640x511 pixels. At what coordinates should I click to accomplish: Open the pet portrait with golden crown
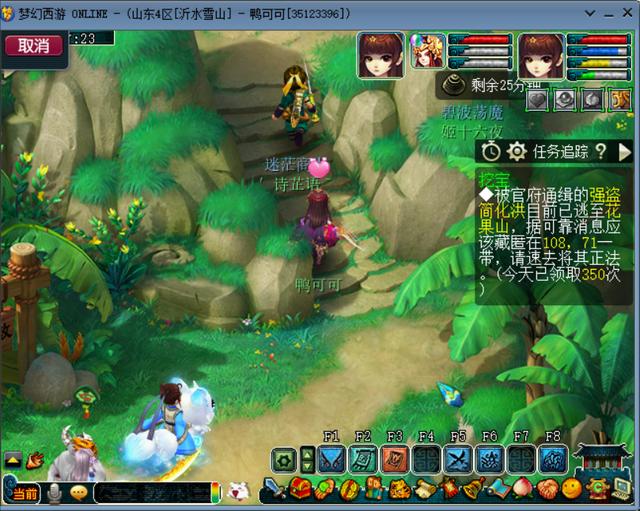point(428,51)
